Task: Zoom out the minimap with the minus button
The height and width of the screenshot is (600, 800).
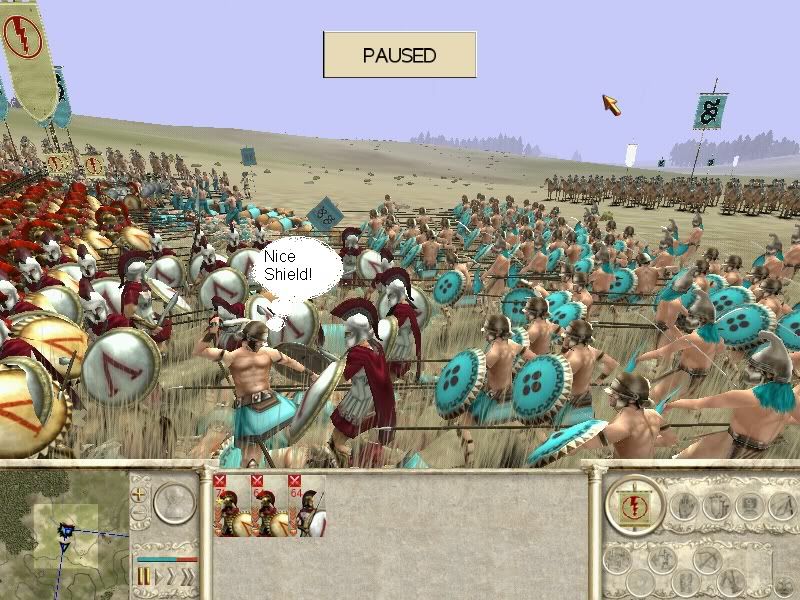Action: pos(139,513)
